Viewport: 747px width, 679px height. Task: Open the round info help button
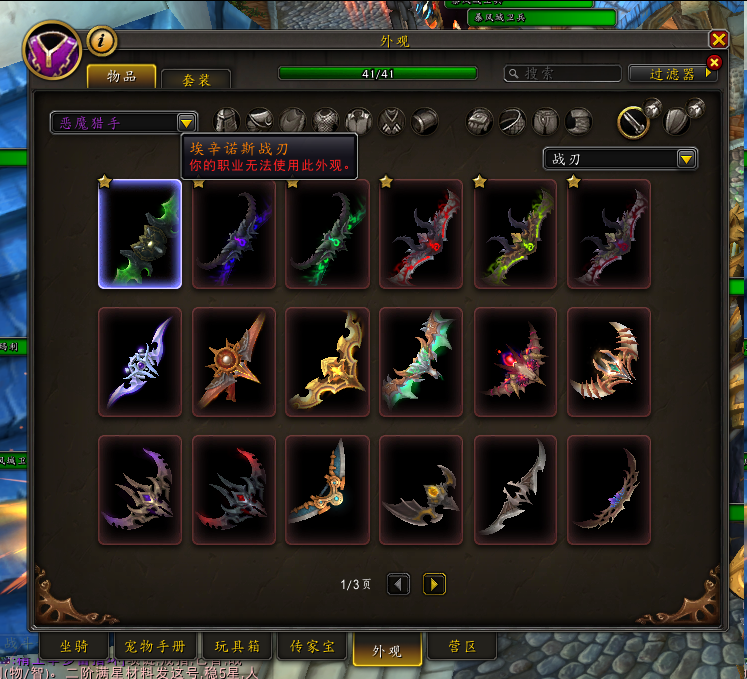[103, 40]
